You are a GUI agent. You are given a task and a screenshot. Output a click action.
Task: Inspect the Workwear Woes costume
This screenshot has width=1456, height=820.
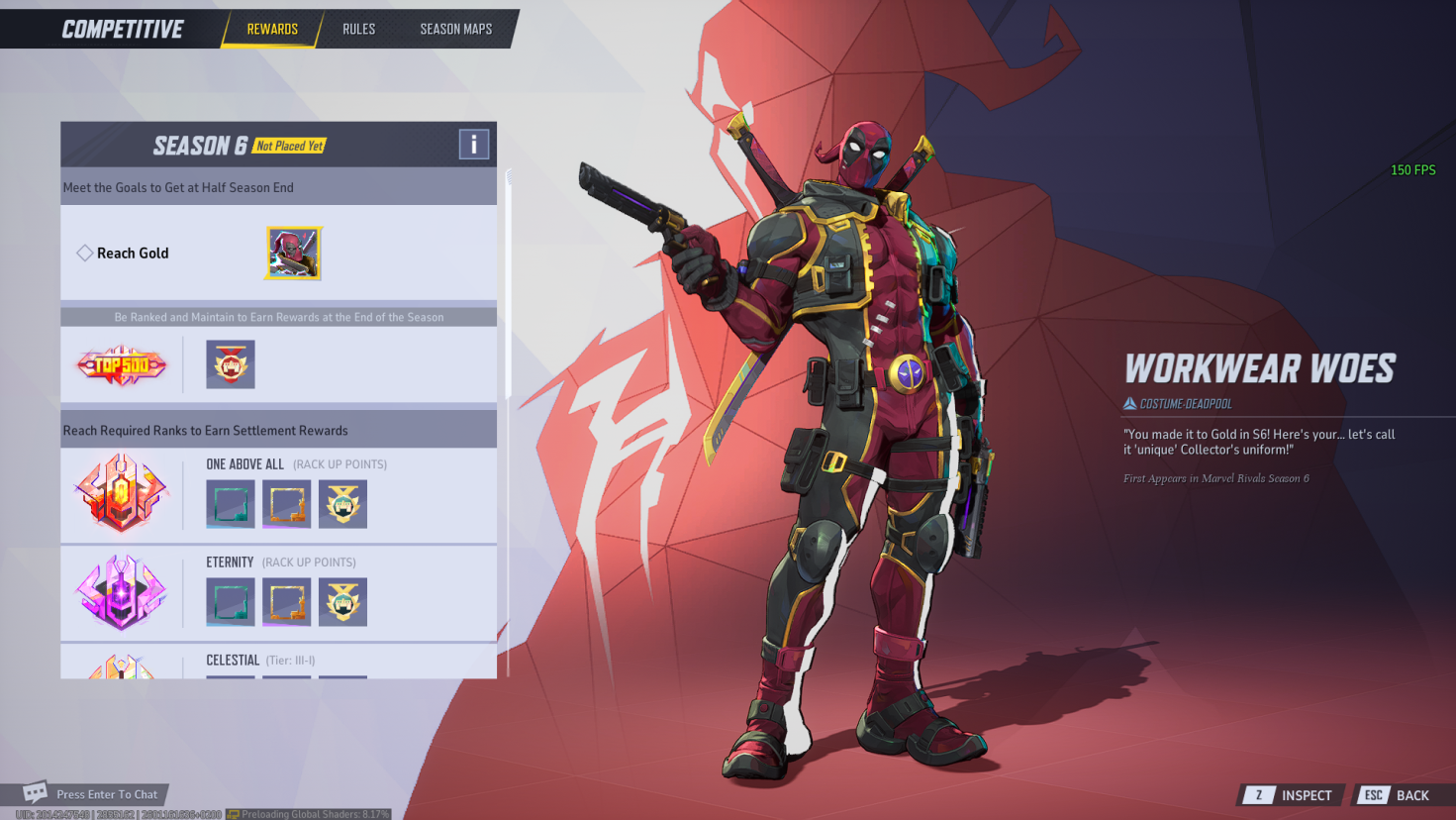[x=1291, y=795]
